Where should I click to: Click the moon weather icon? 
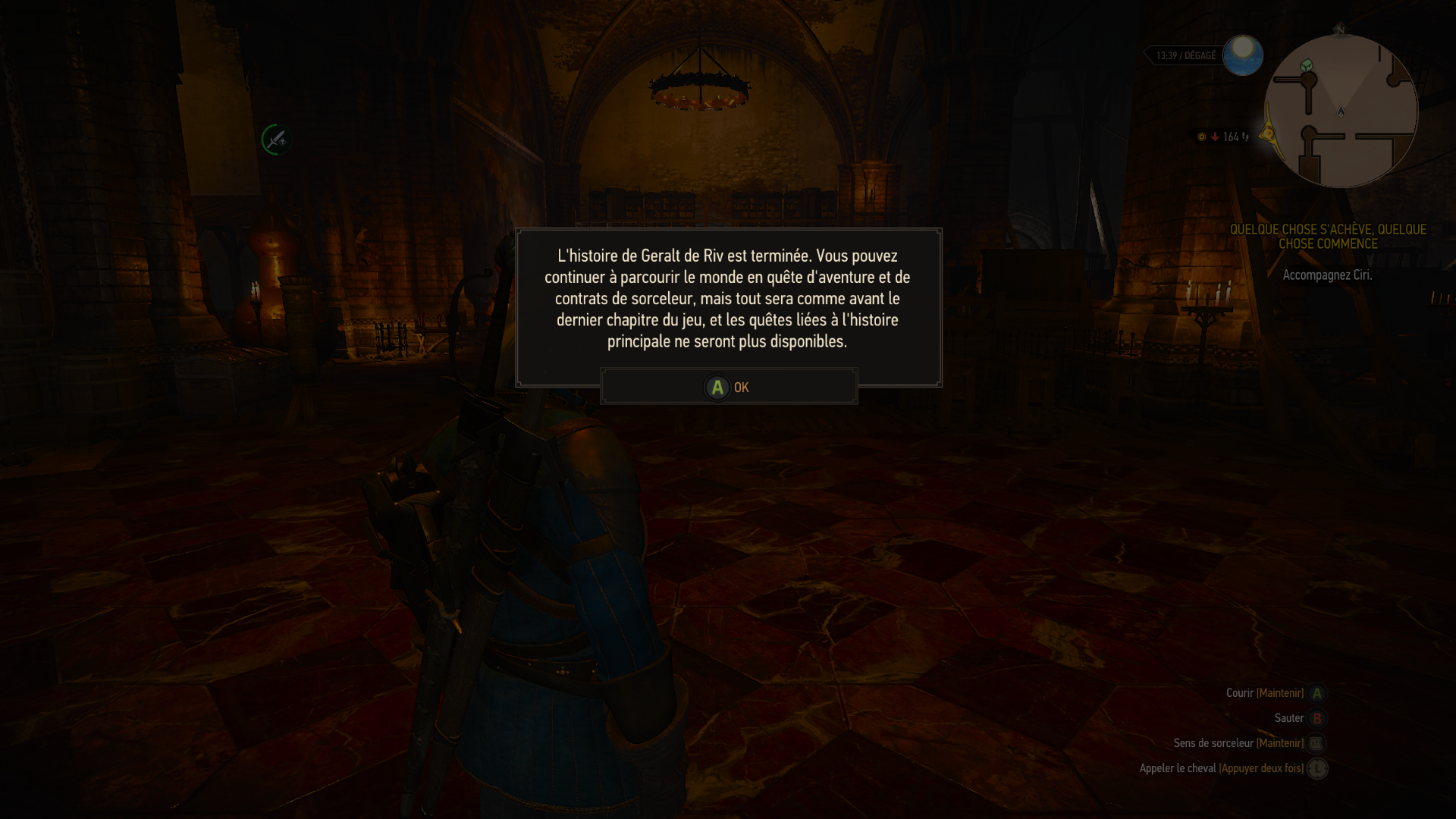pos(1242,55)
